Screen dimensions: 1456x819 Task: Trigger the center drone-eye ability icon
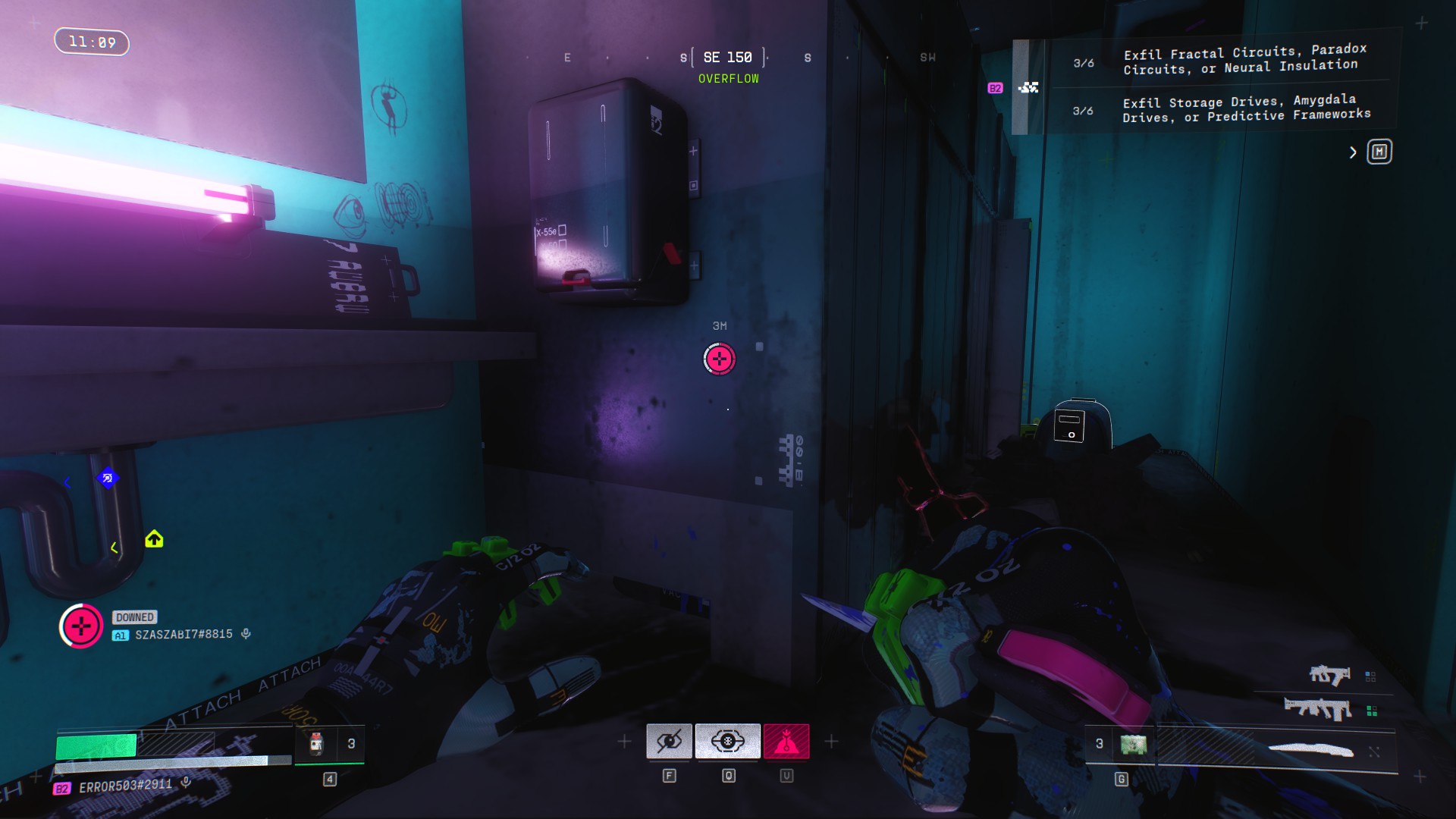click(x=727, y=741)
